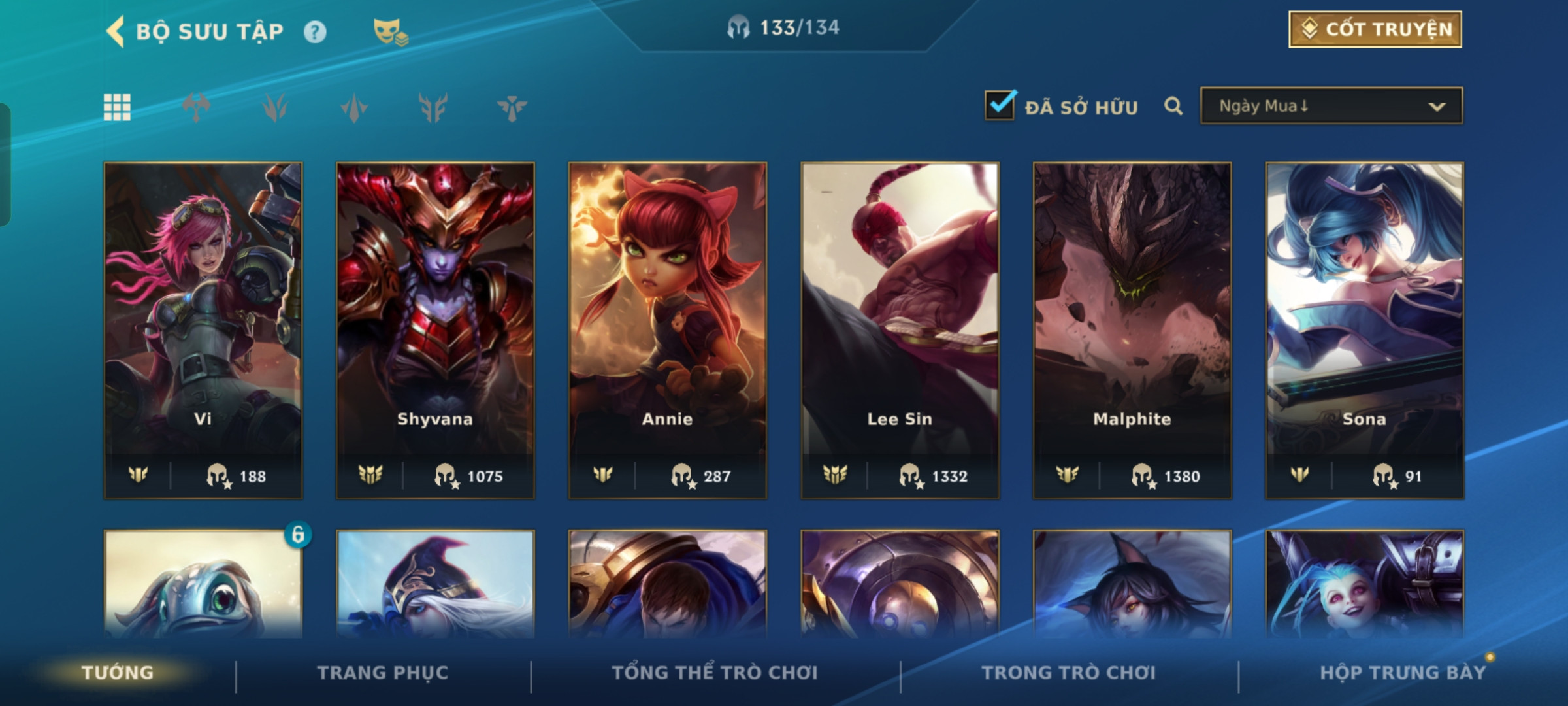The height and width of the screenshot is (706, 1568).
Task: Toggle the Đã Sở Hữu checkbox
Action: point(1000,106)
